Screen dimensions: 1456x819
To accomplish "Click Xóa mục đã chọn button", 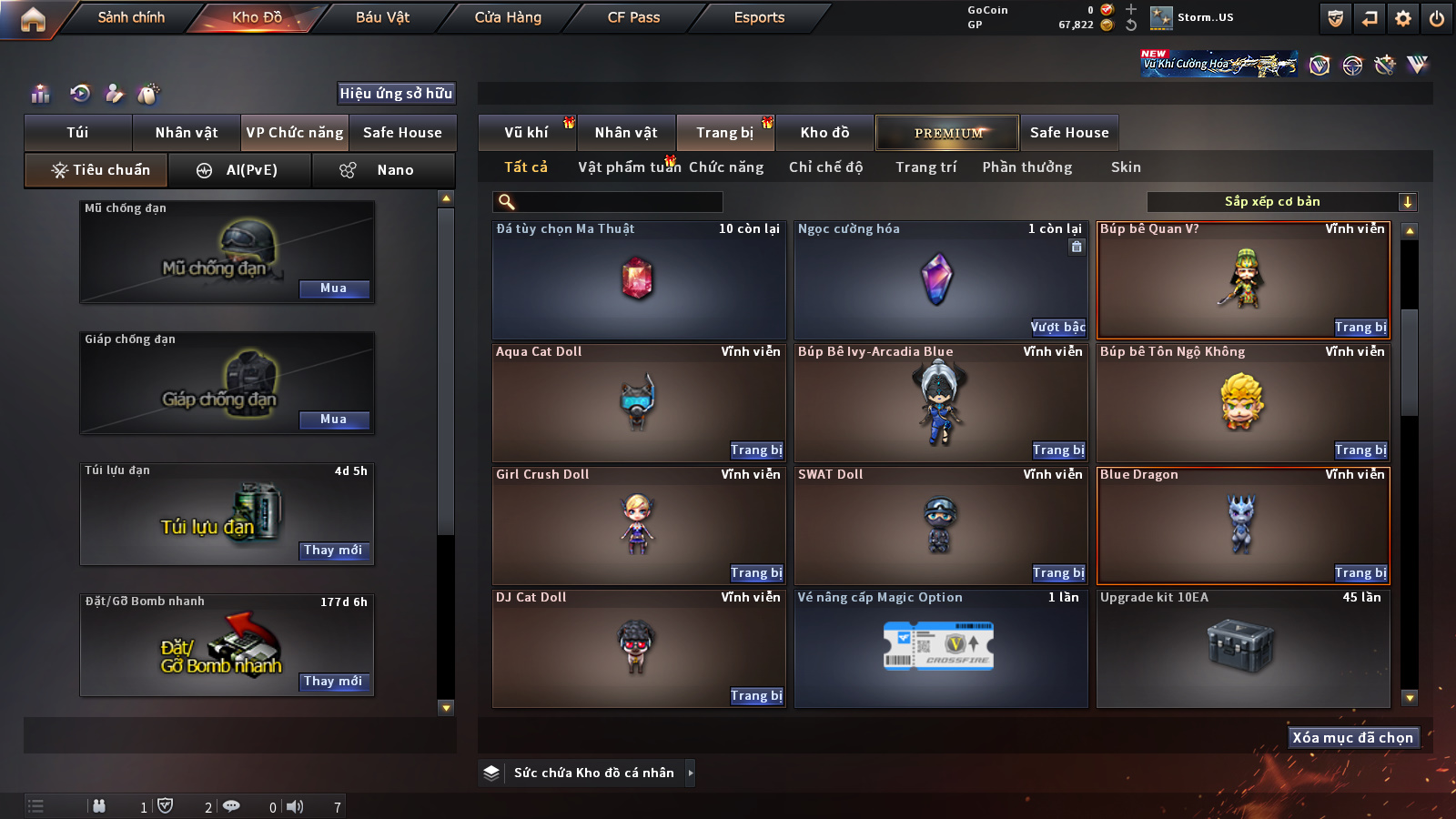I will tap(1352, 738).
